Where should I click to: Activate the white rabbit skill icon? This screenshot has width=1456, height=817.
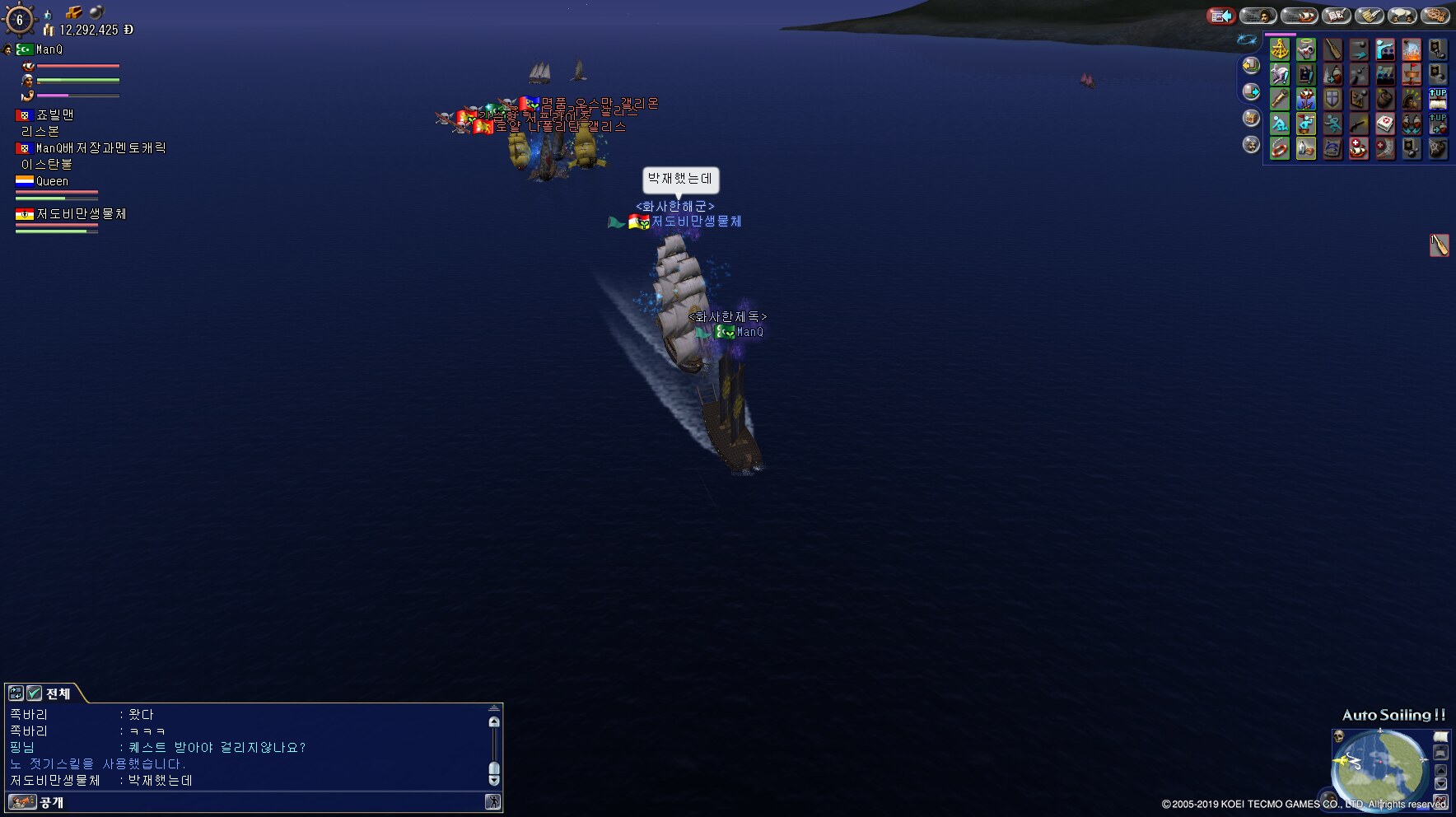point(1280,75)
